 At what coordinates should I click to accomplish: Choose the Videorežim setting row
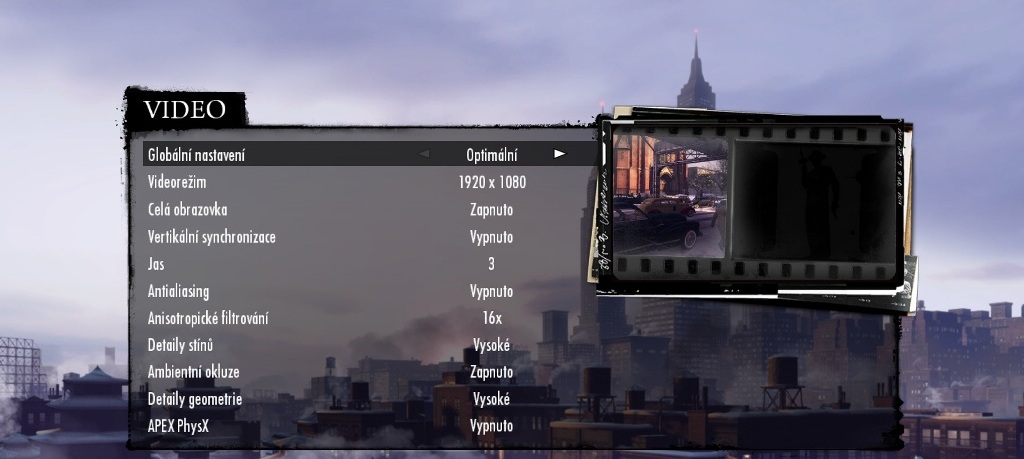(178, 182)
